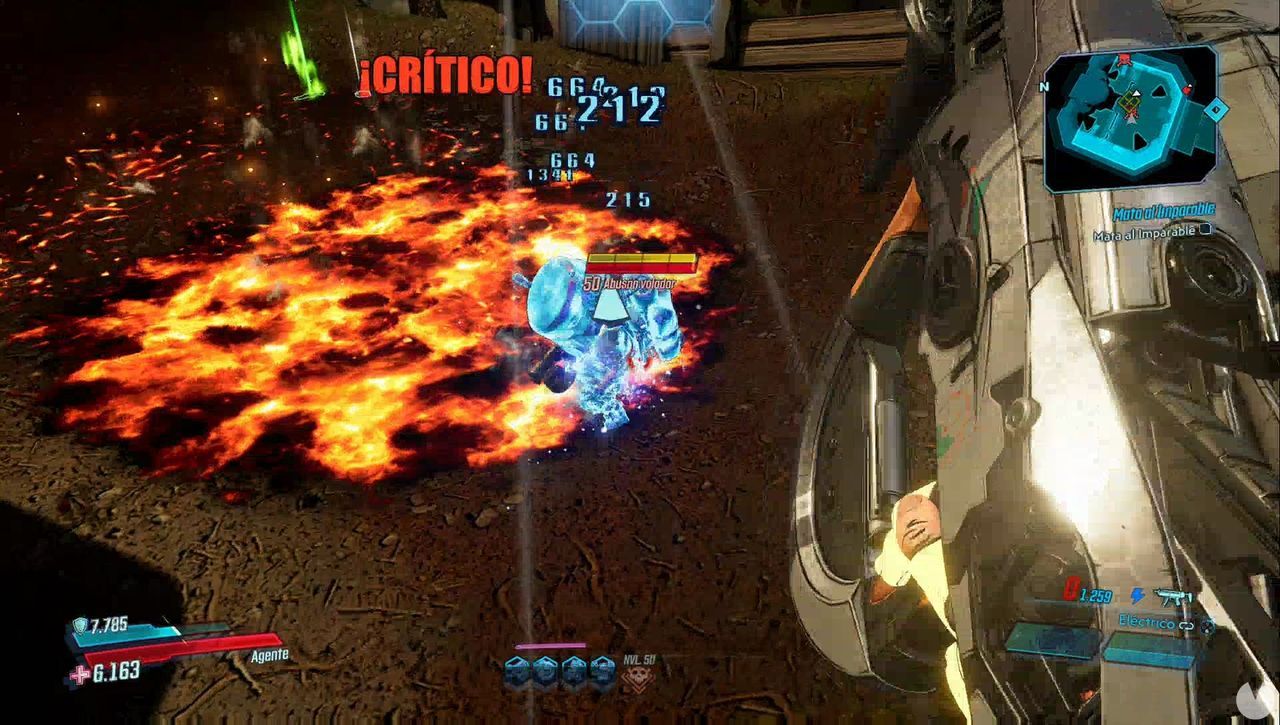Toggle the Mata al Imparable objective checkbox
1280x725 pixels.
point(1205,229)
